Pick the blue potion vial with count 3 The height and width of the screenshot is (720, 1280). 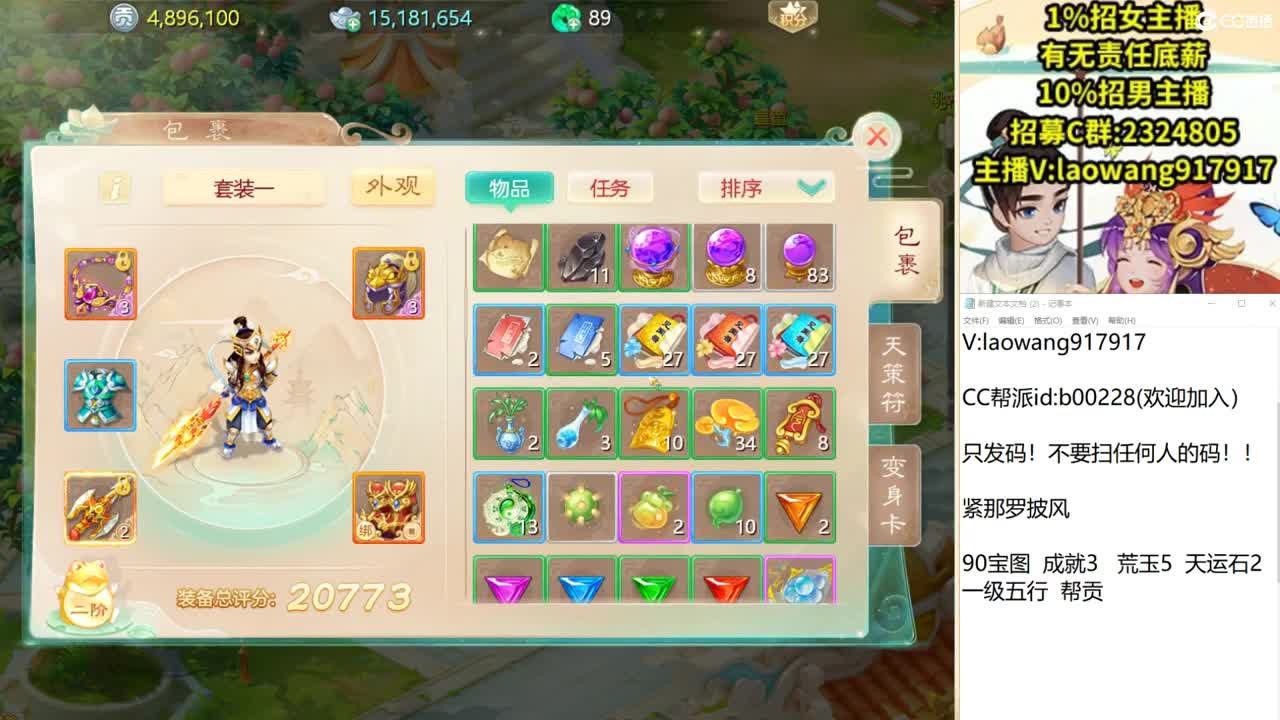(581, 422)
